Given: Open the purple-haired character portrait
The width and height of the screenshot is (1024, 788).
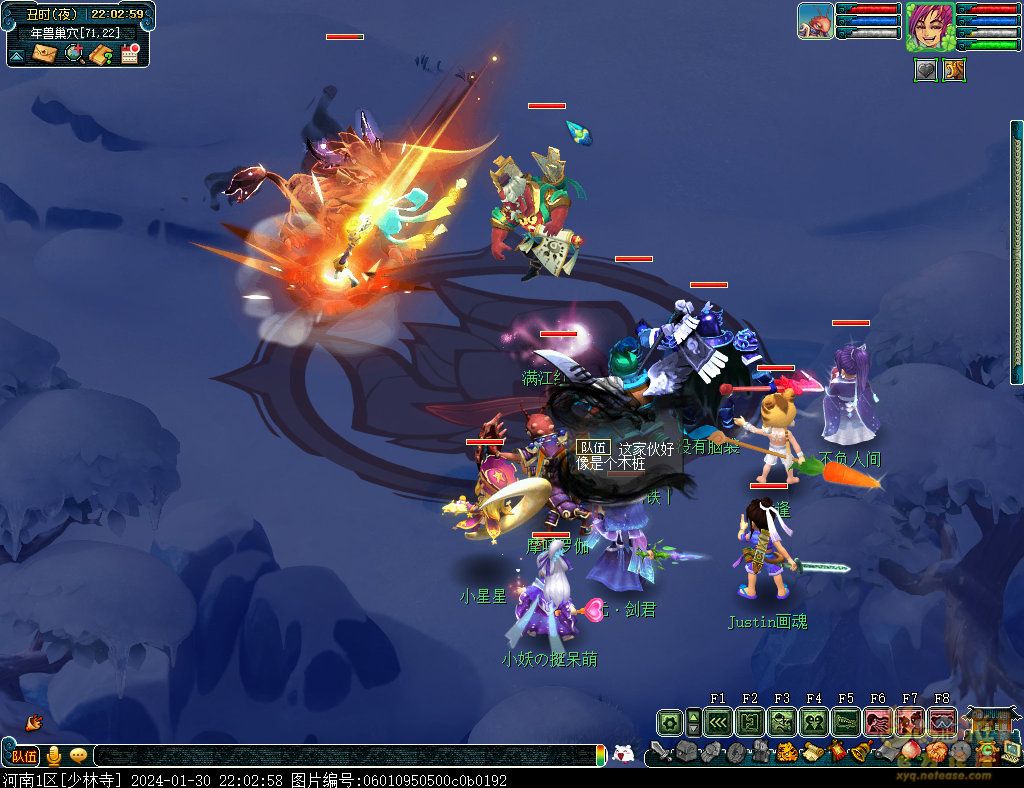Looking at the screenshot, I should [x=929, y=26].
